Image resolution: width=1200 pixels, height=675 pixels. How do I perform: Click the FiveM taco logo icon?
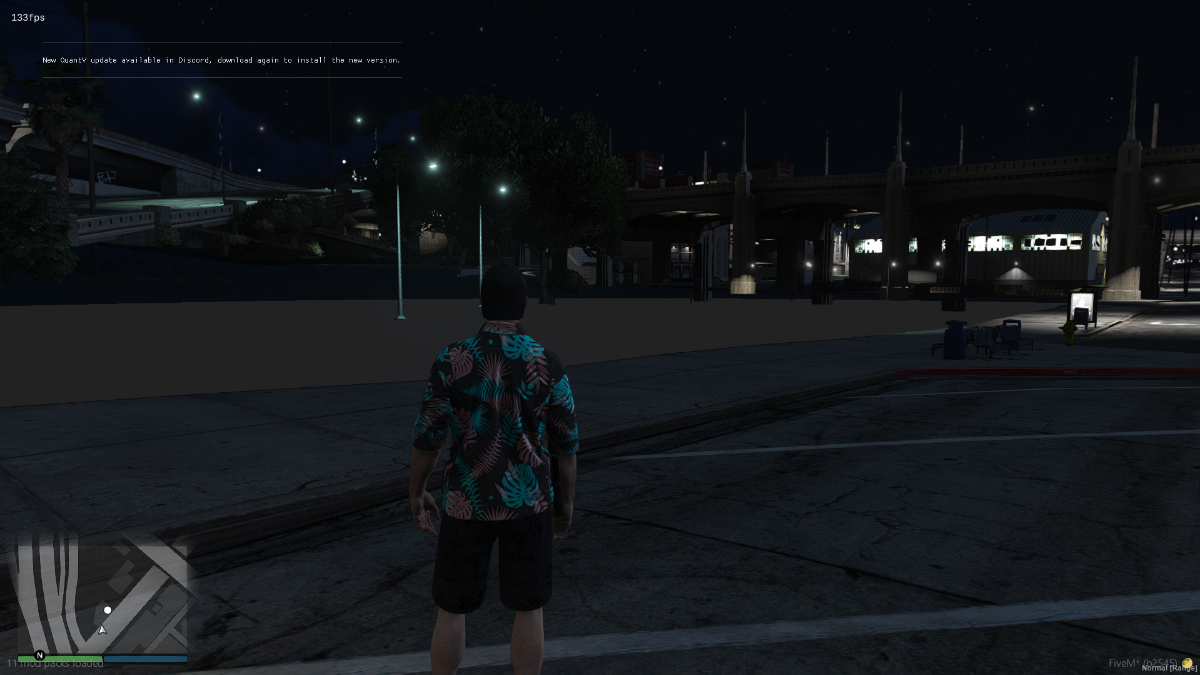point(1187,663)
